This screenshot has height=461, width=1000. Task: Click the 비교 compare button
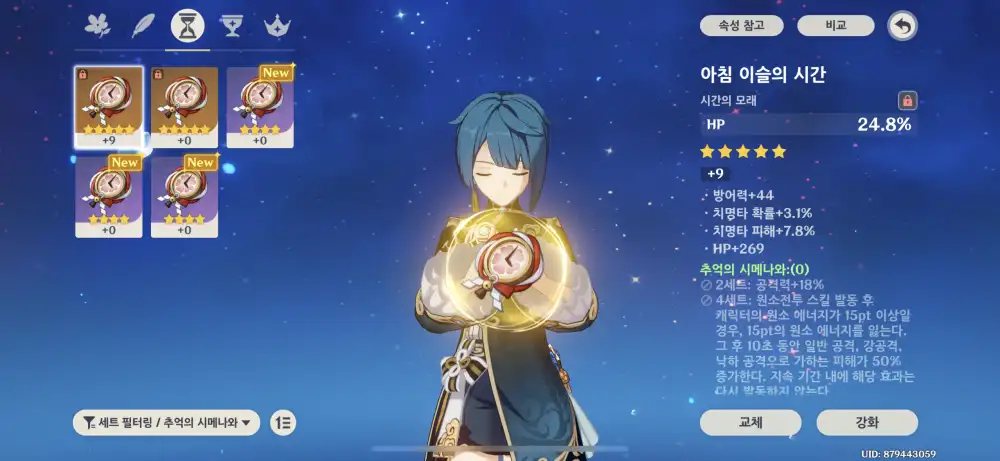coord(836,26)
